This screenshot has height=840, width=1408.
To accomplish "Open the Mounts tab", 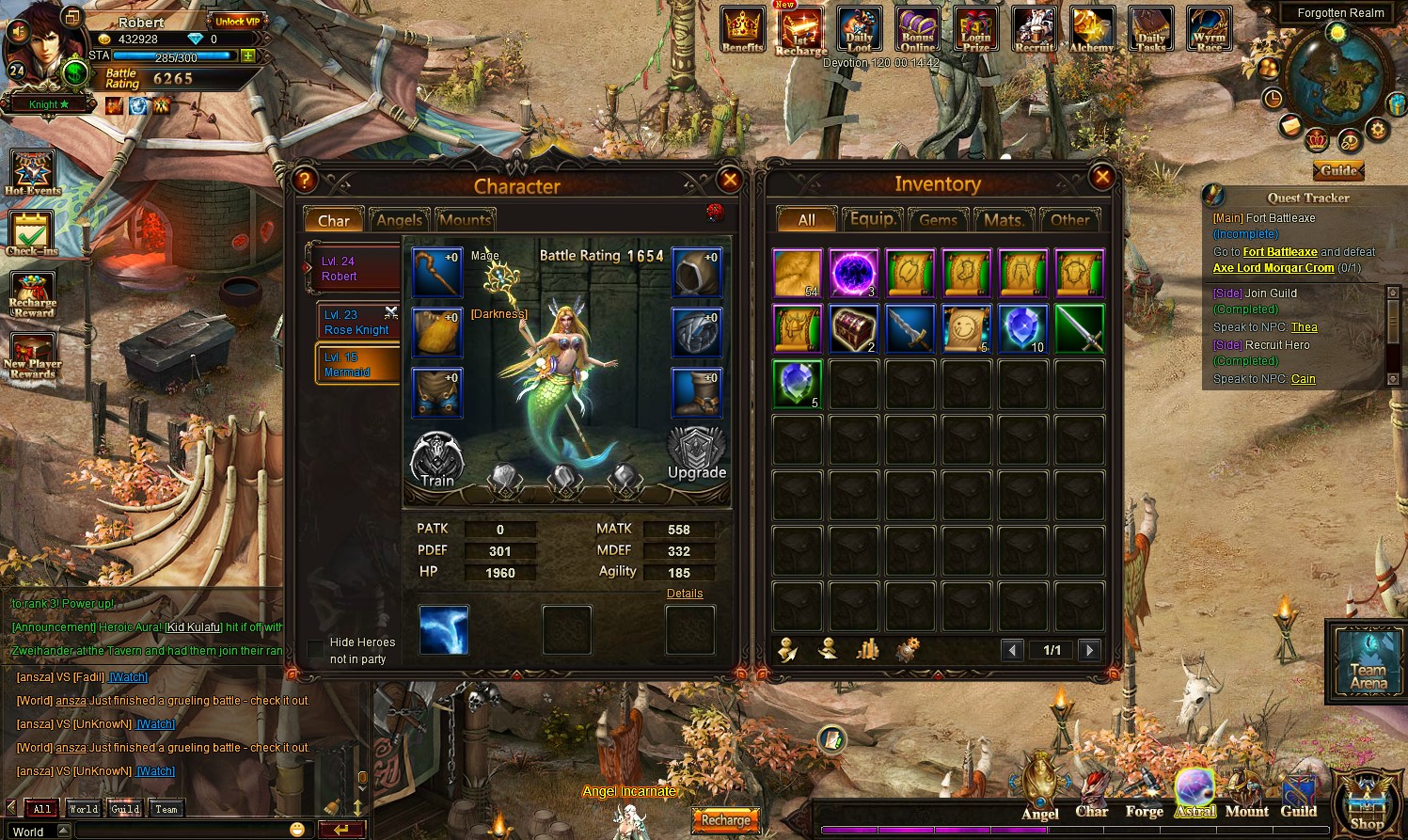I will click(465, 220).
